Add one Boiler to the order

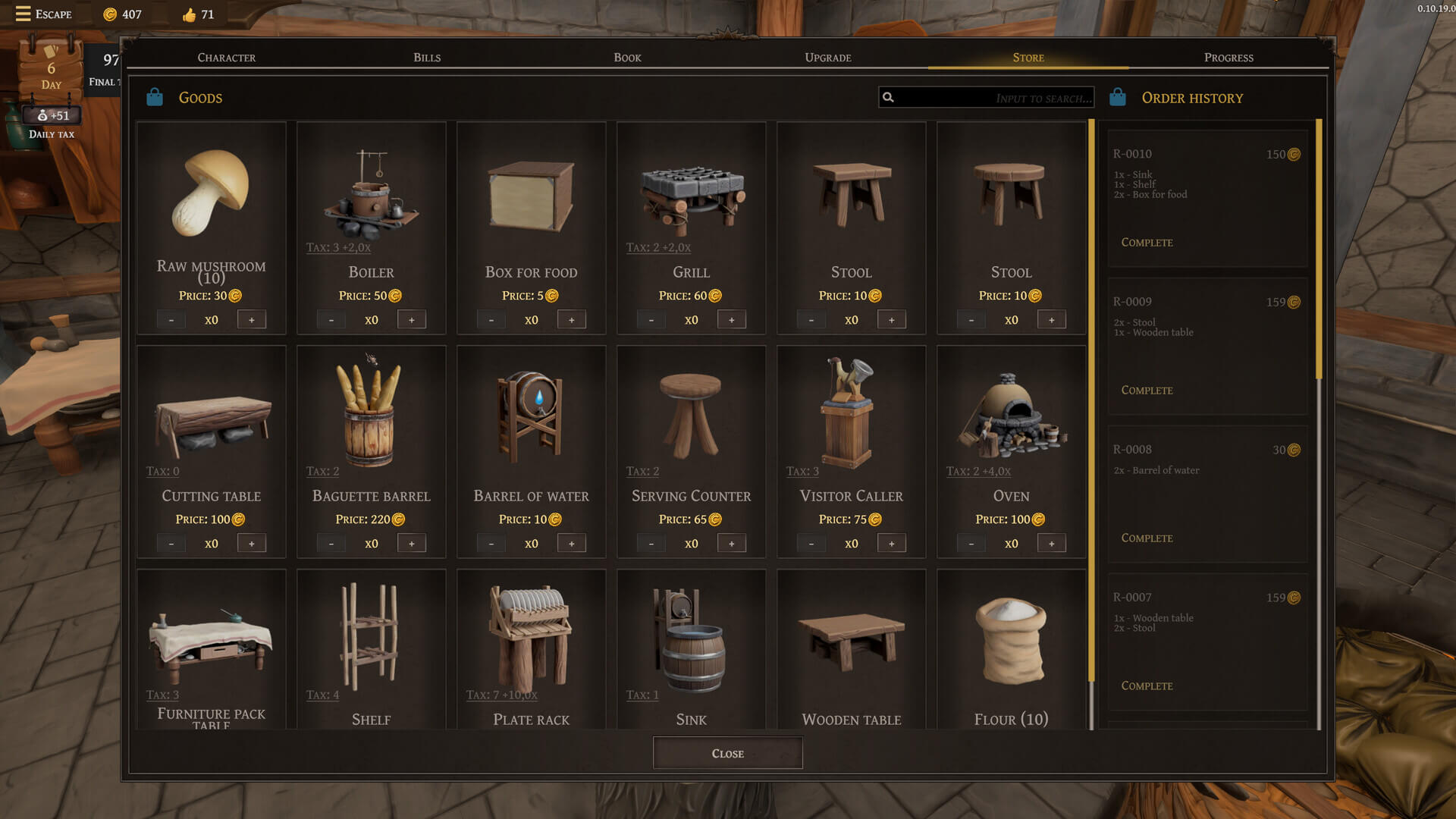412,320
